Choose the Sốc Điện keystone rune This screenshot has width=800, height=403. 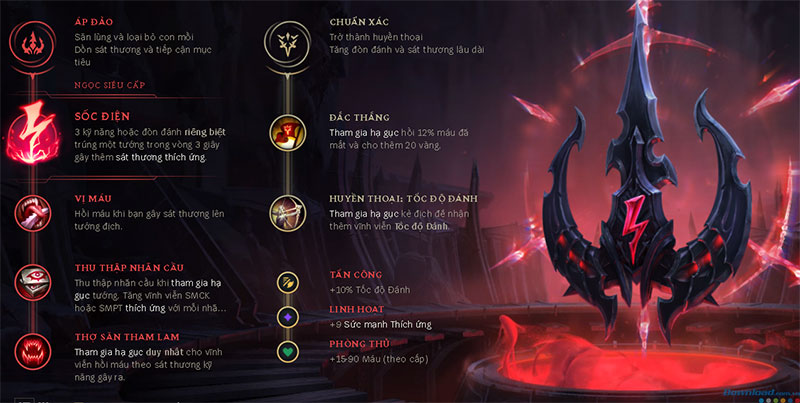[32, 136]
